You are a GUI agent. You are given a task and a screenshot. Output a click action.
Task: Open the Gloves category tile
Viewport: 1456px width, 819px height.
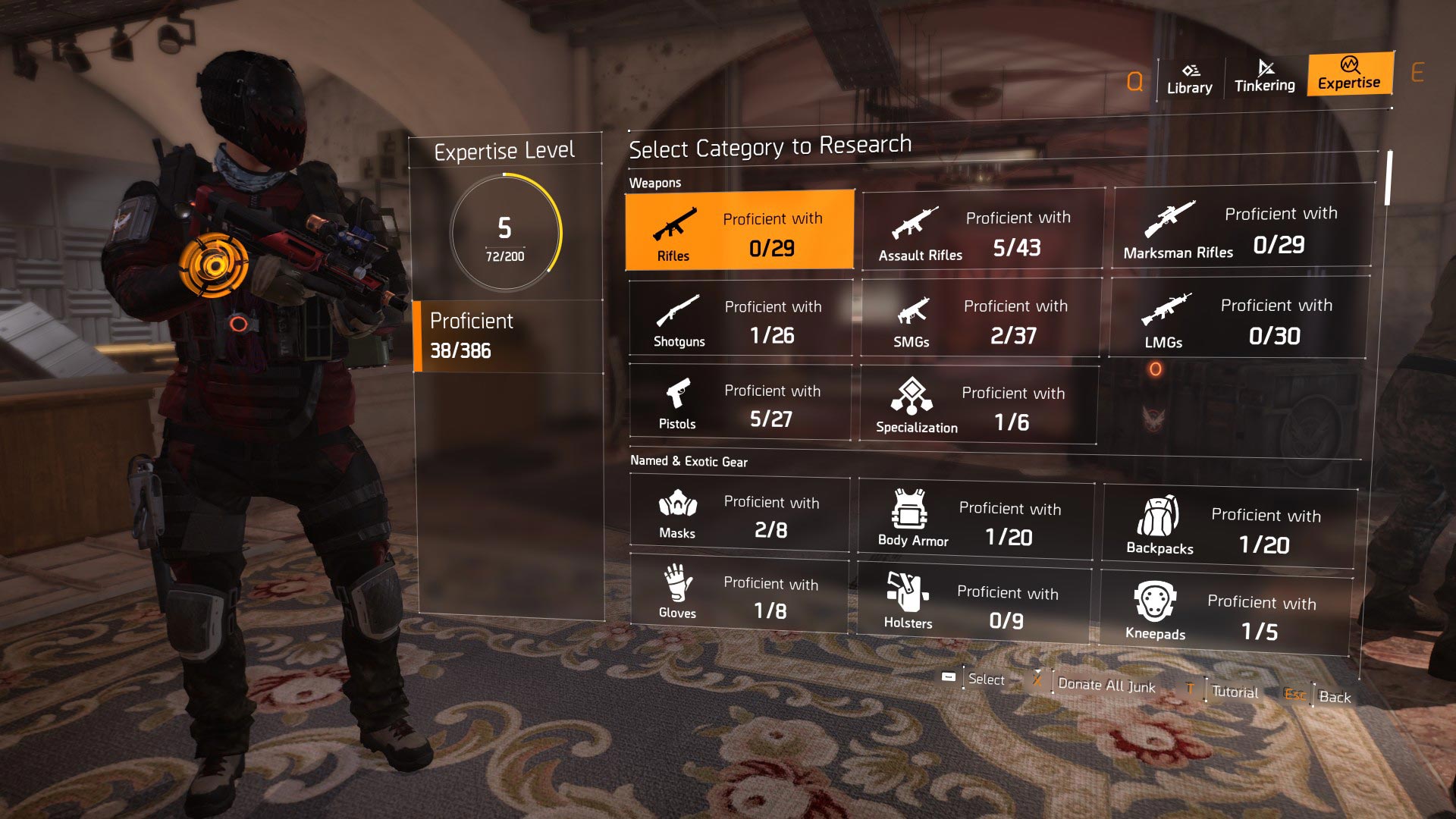point(739,596)
